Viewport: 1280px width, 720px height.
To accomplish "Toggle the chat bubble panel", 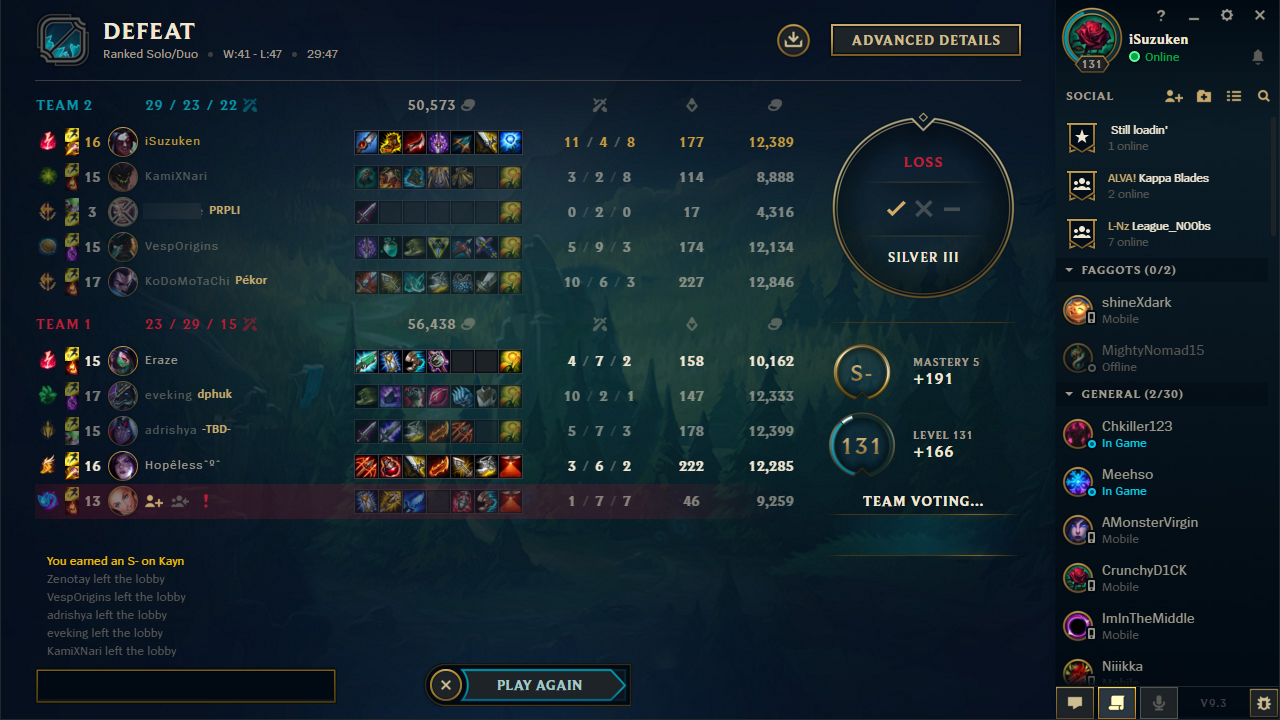I will [1075, 703].
